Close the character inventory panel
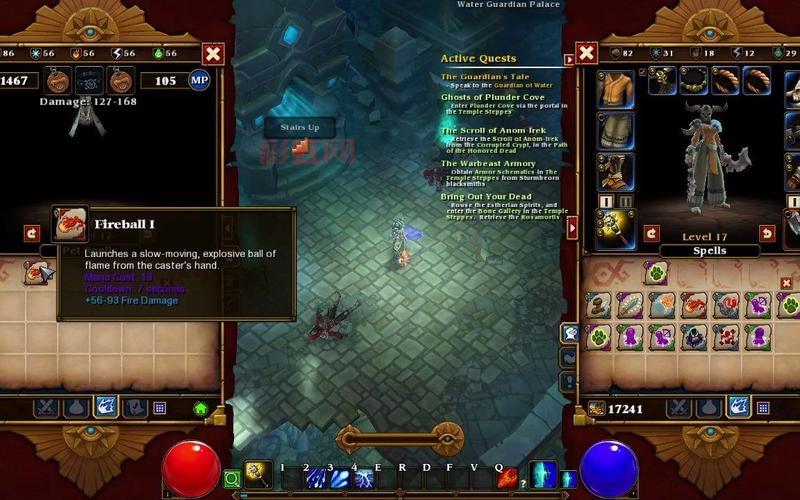 point(587,53)
